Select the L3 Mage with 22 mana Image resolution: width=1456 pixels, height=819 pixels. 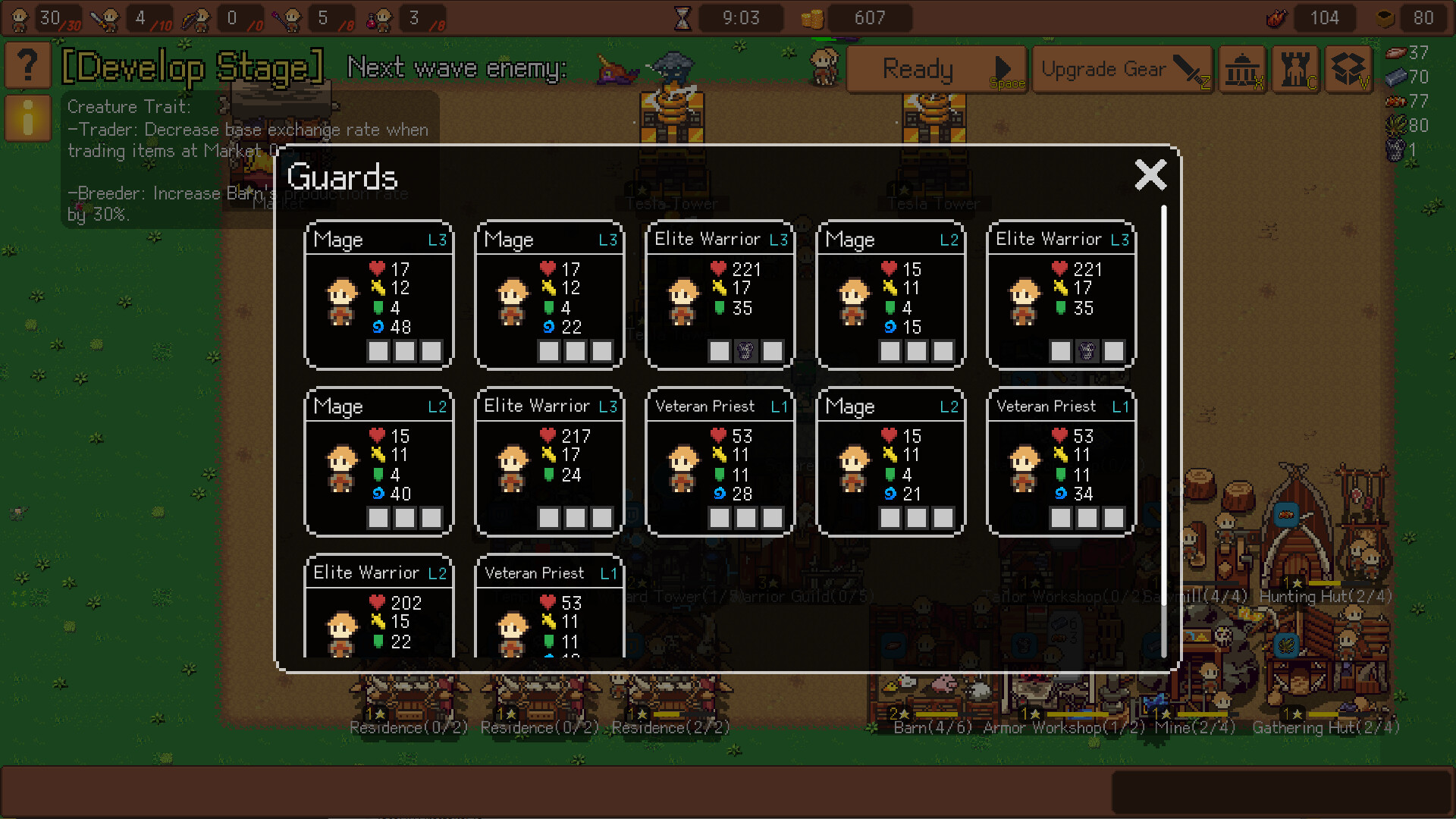tap(549, 295)
